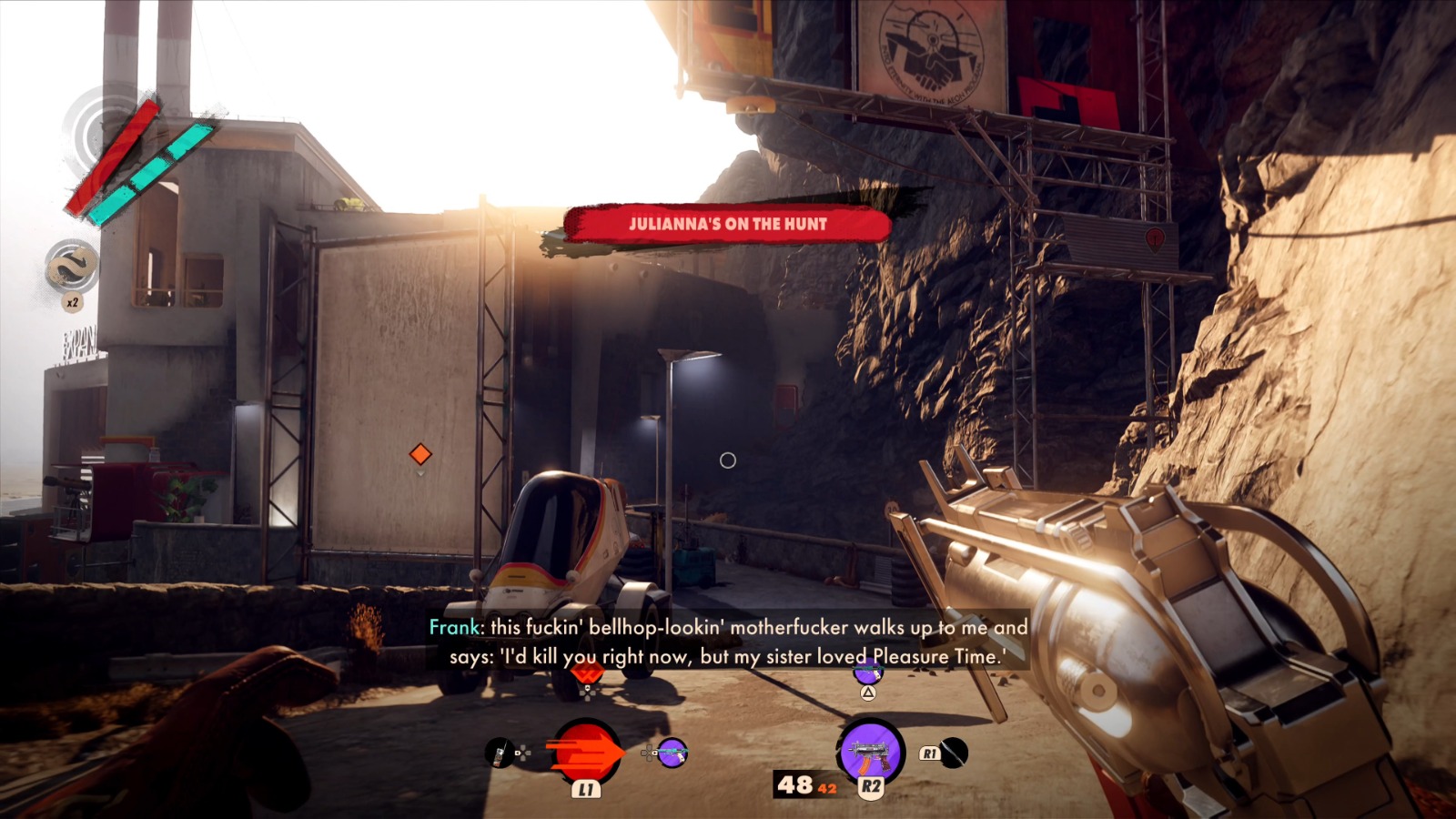Switch to the small purple rifle weapon slot
Viewport: 1456px width, 819px height.
click(672, 753)
